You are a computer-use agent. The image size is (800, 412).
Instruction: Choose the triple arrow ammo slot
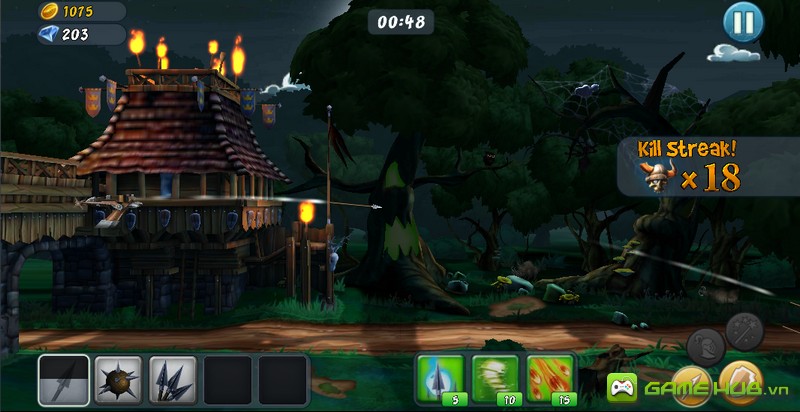(172, 380)
